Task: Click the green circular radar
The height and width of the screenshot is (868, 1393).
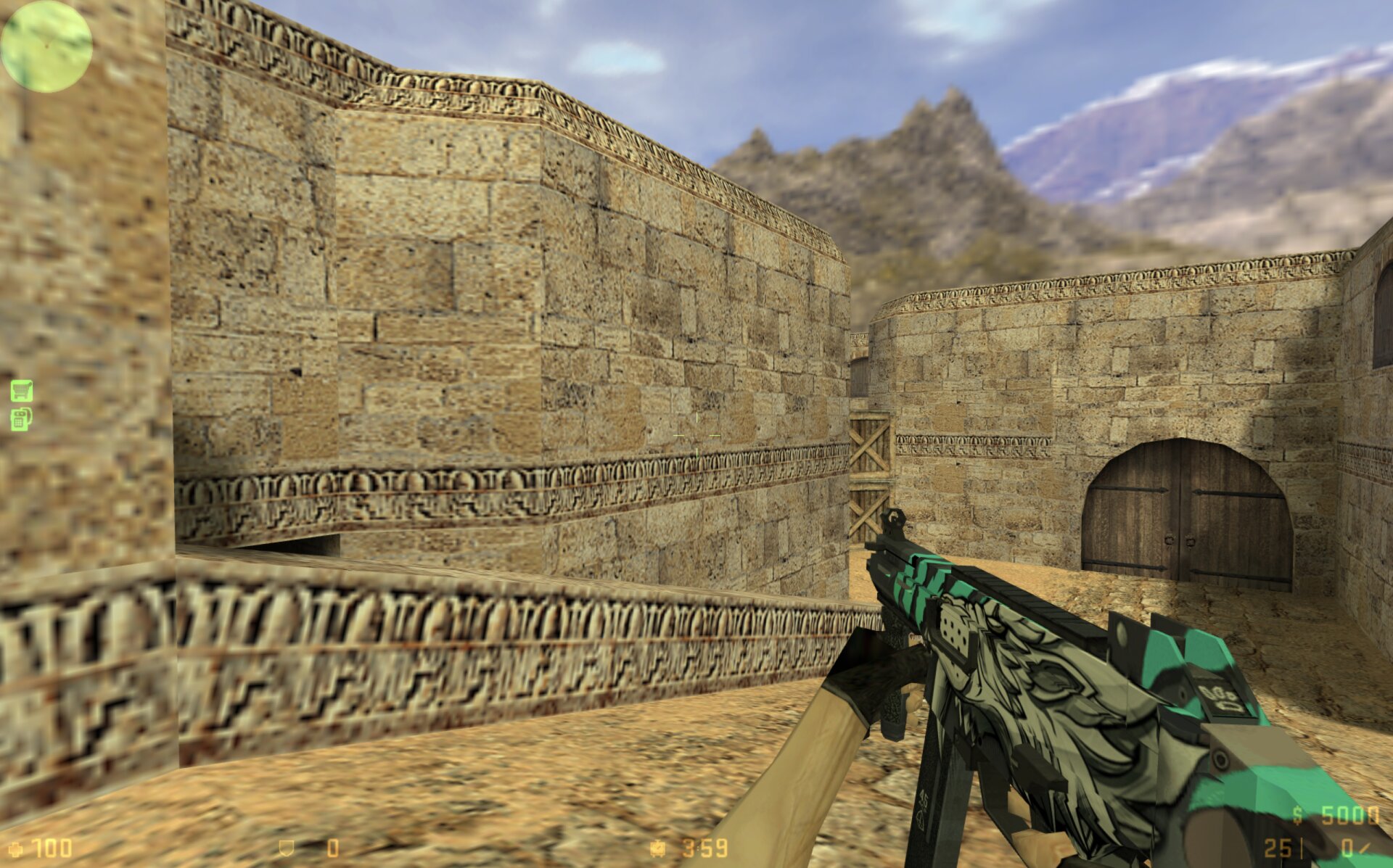Action: pos(46,46)
